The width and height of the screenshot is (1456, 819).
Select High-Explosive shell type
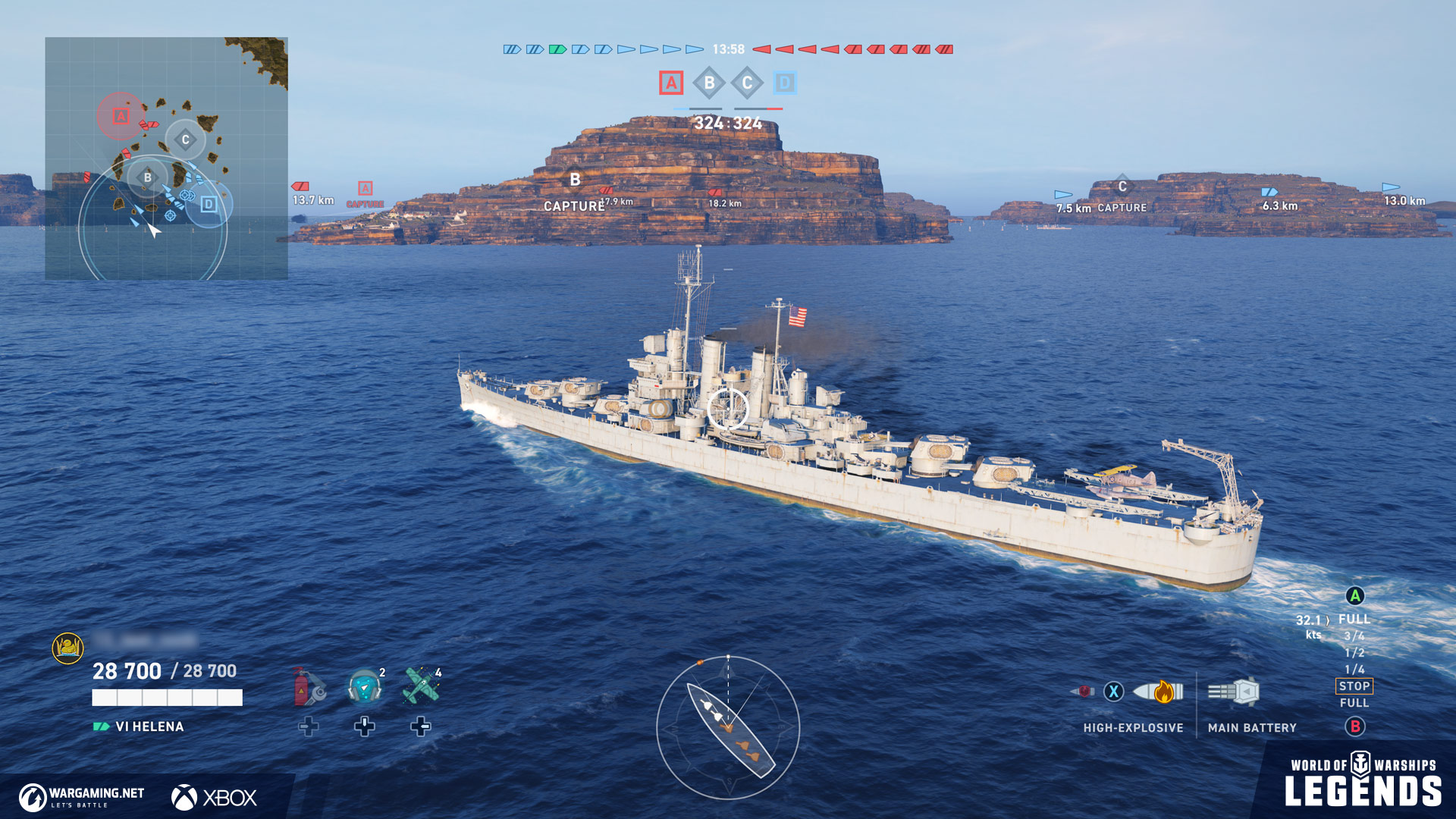pyautogui.click(x=1158, y=692)
